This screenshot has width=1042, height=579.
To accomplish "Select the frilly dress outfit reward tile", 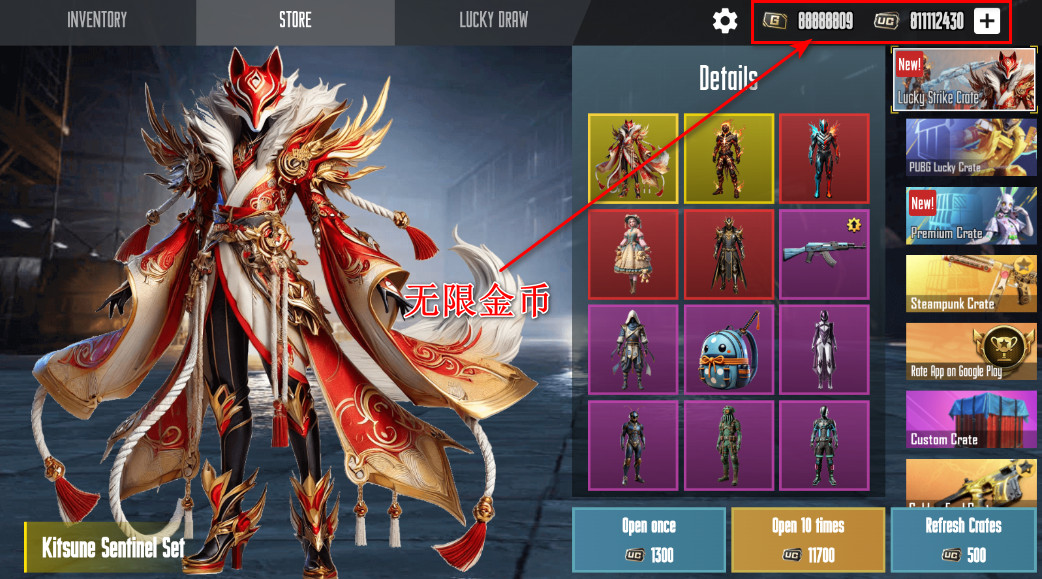I will click(633, 254).
